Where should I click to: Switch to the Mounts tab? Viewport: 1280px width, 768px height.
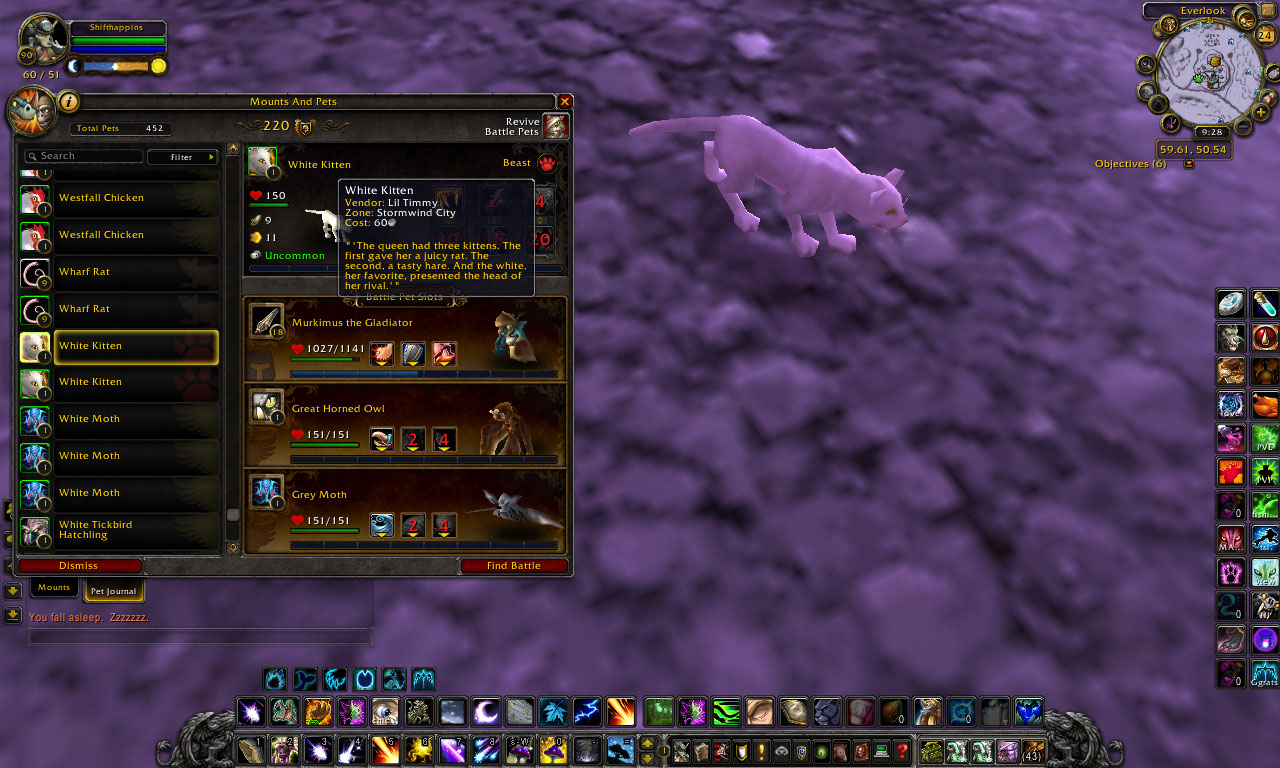[53, 587]
